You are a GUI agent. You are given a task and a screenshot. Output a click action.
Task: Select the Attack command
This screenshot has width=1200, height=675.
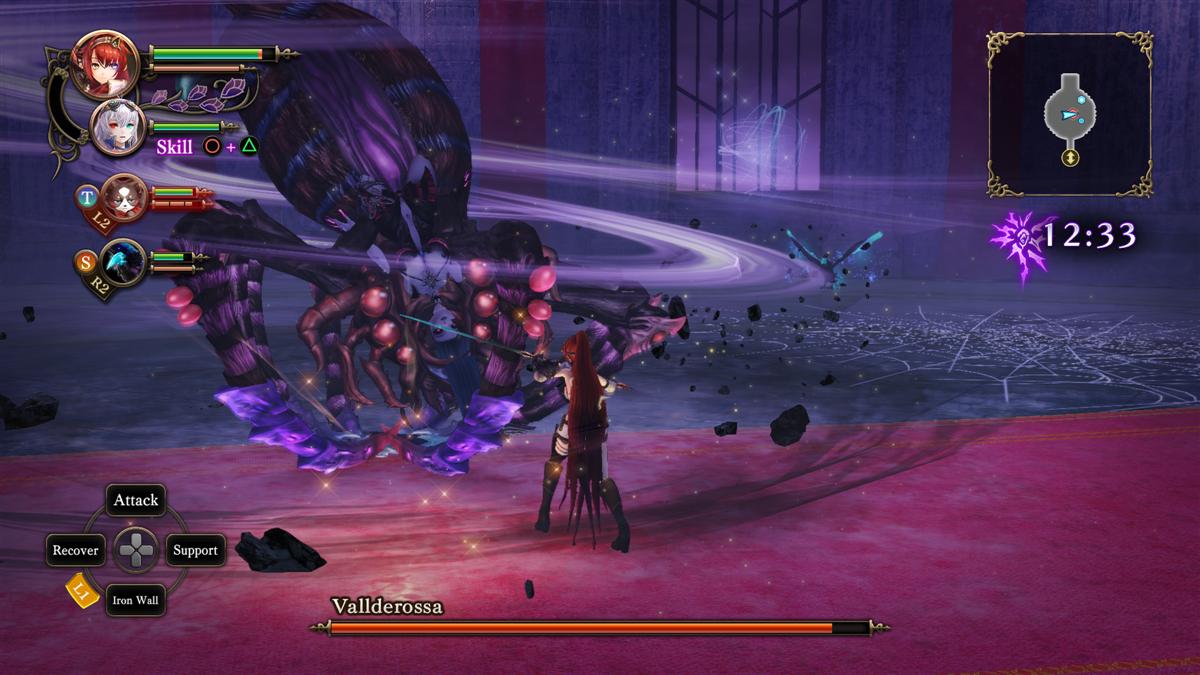click(x=136, y=500)
